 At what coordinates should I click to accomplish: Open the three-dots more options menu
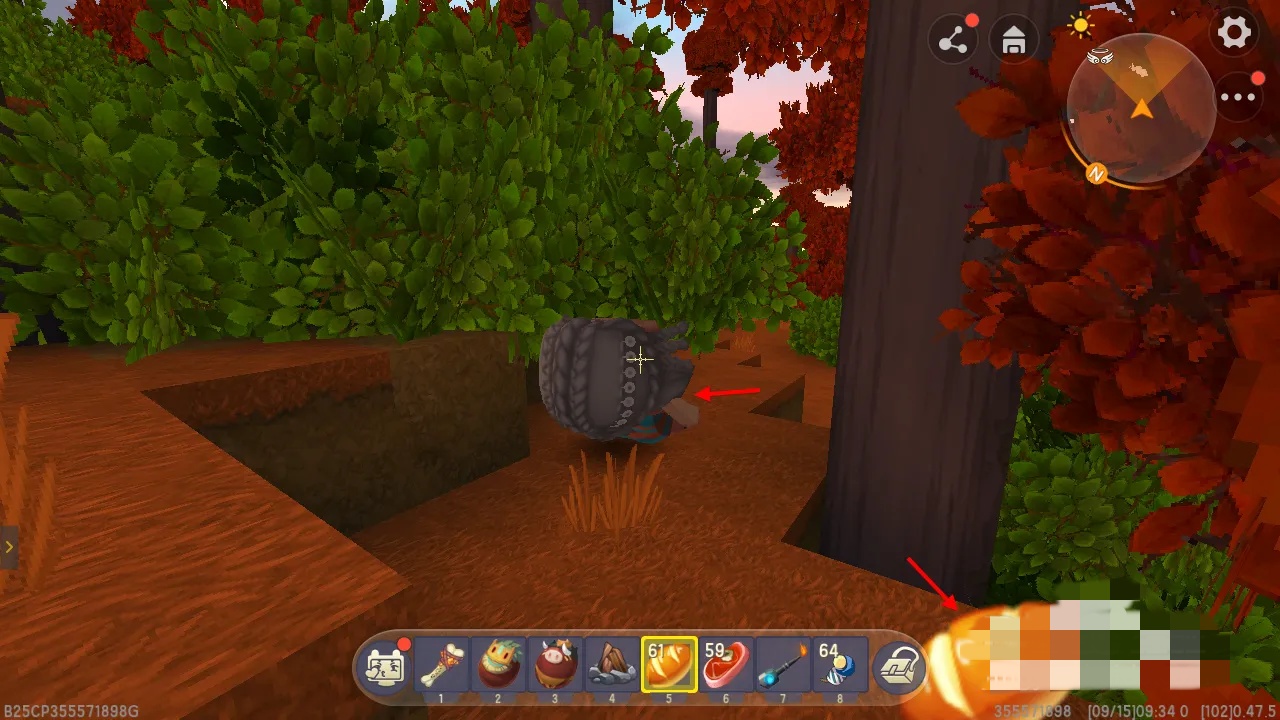click(1238, 97)
